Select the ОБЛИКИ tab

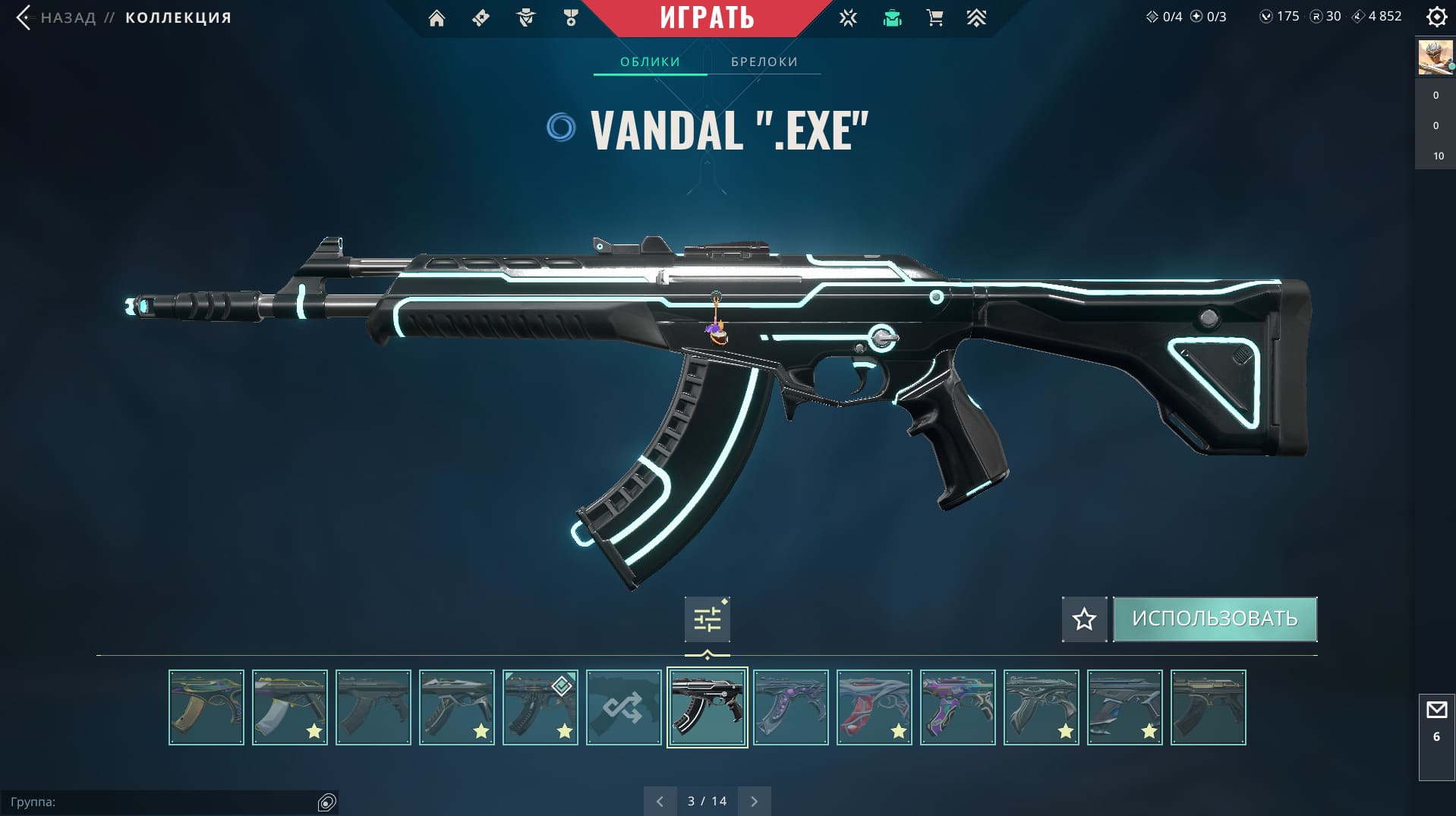click(650, 61)
